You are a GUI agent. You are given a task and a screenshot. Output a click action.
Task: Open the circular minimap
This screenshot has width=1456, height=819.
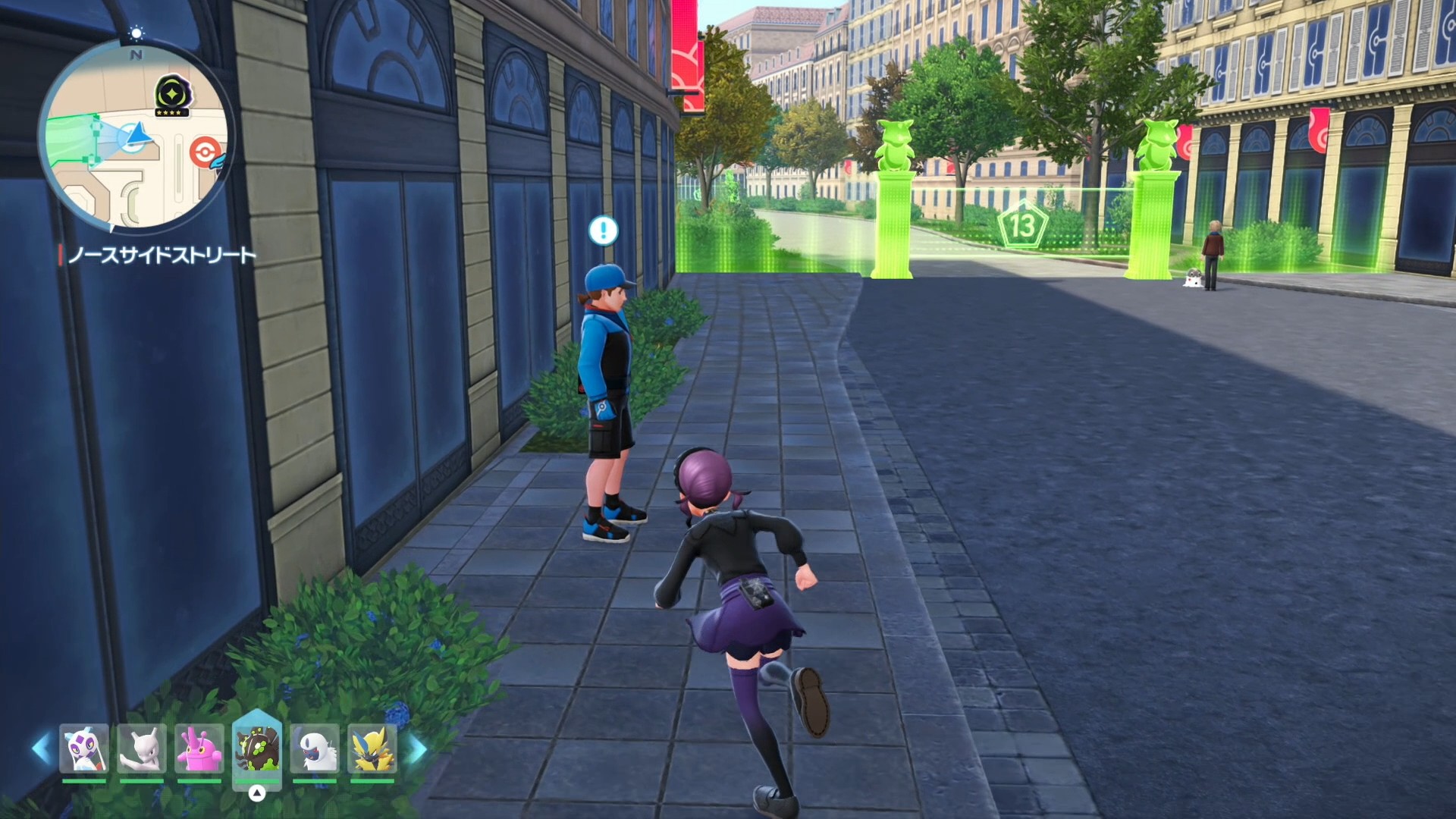[136, 136]
